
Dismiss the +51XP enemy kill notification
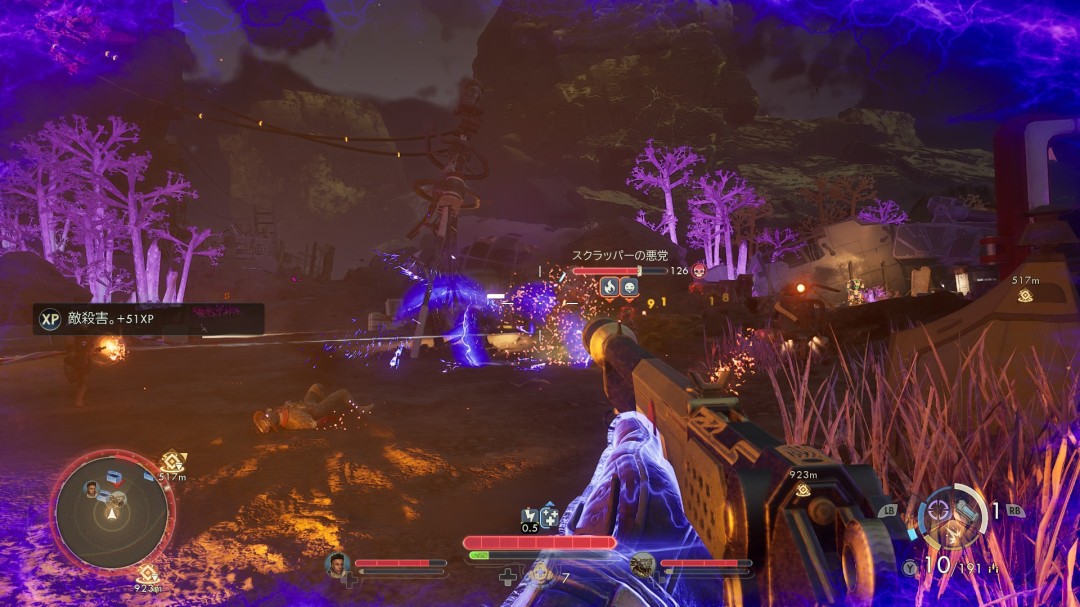pyautogui.click(x=150, y=319)
